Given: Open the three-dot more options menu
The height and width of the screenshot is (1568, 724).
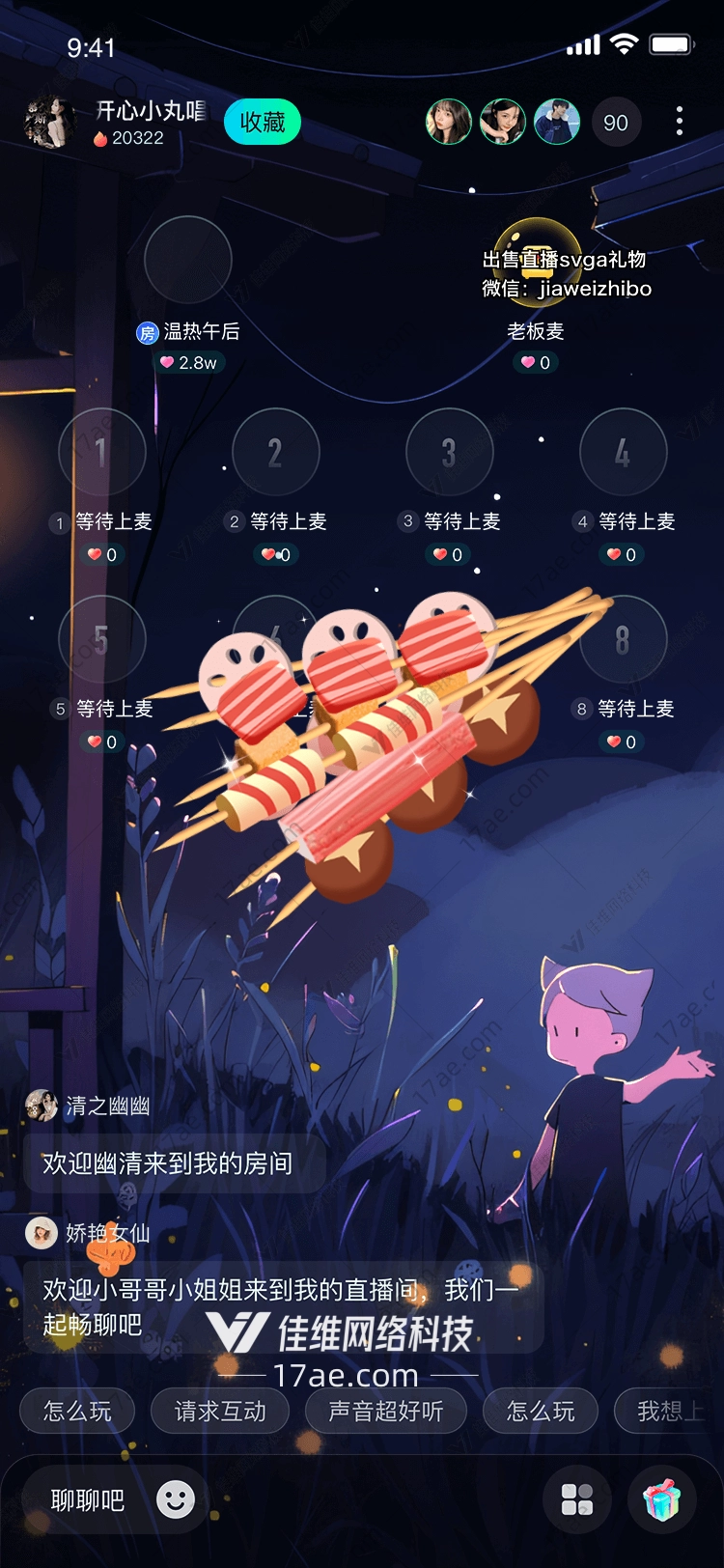Looking at the screenshot, I should [680, 122].
